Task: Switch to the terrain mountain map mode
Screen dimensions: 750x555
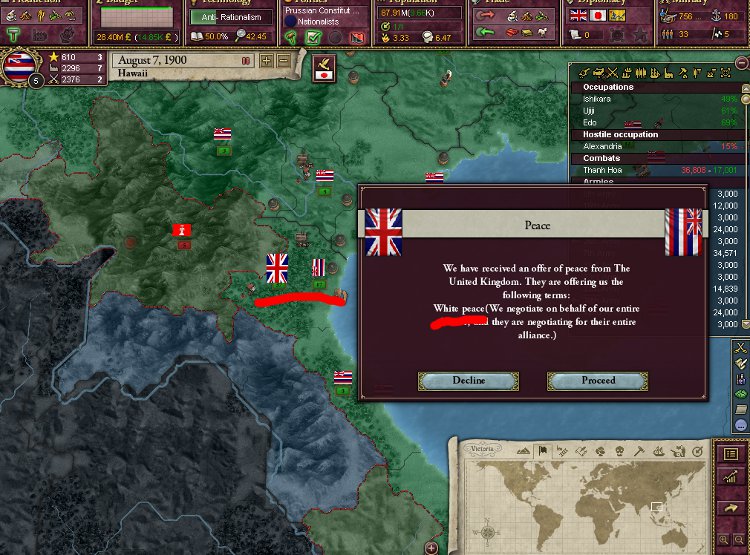Action: pyautogui.click(x=522, y=450)
